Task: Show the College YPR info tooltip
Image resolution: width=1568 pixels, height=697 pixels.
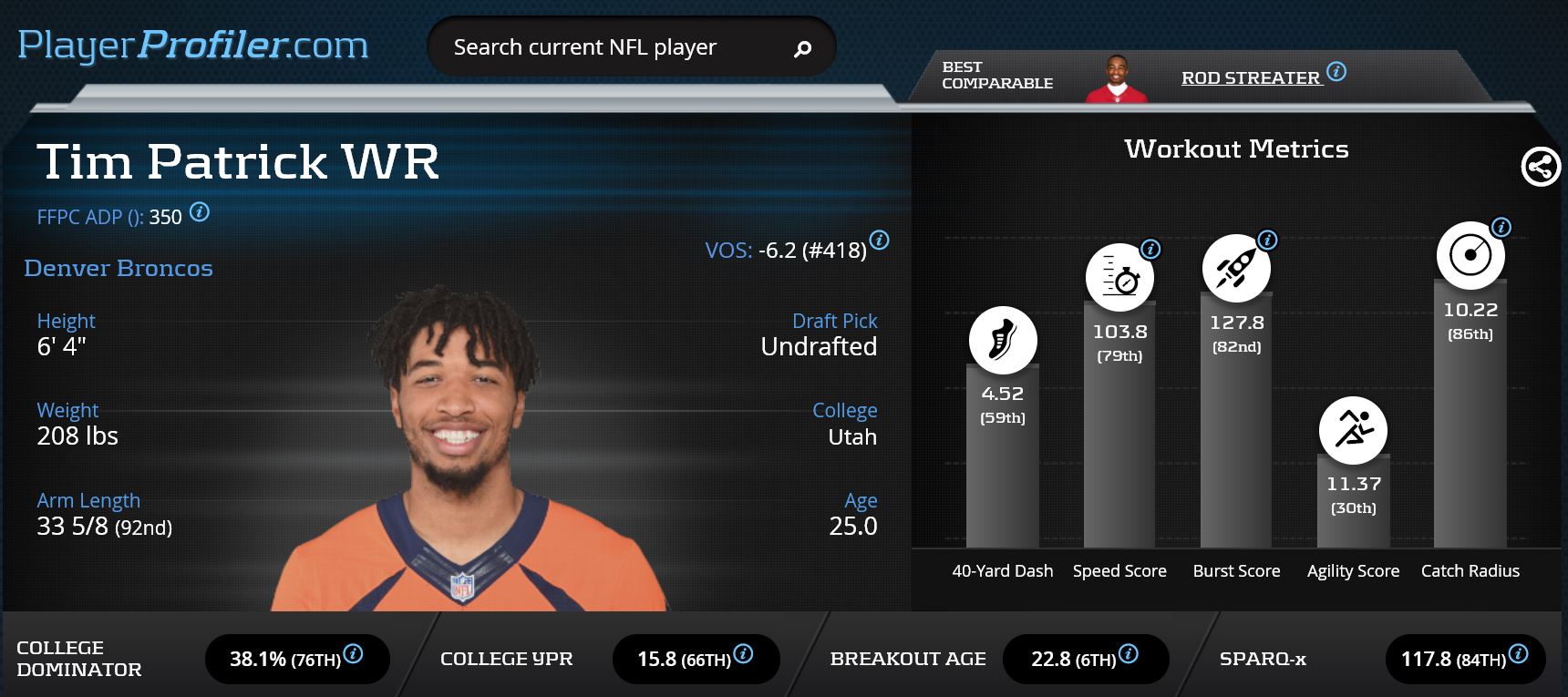Action: coord(743,653)
